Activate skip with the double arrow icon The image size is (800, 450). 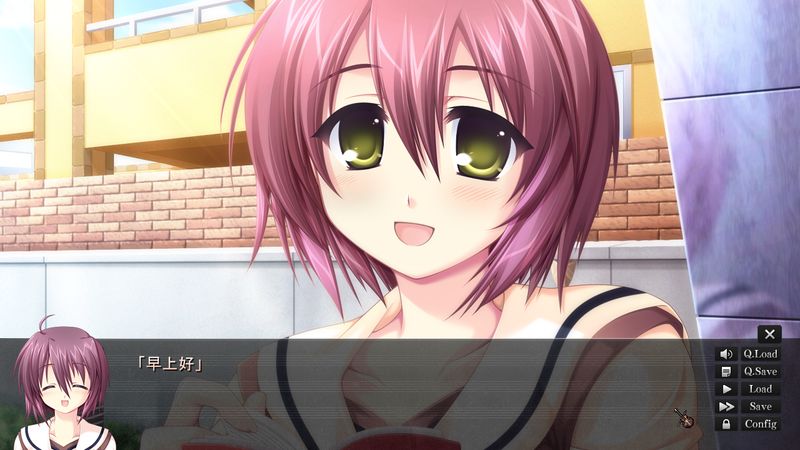(x=726, y=406)
